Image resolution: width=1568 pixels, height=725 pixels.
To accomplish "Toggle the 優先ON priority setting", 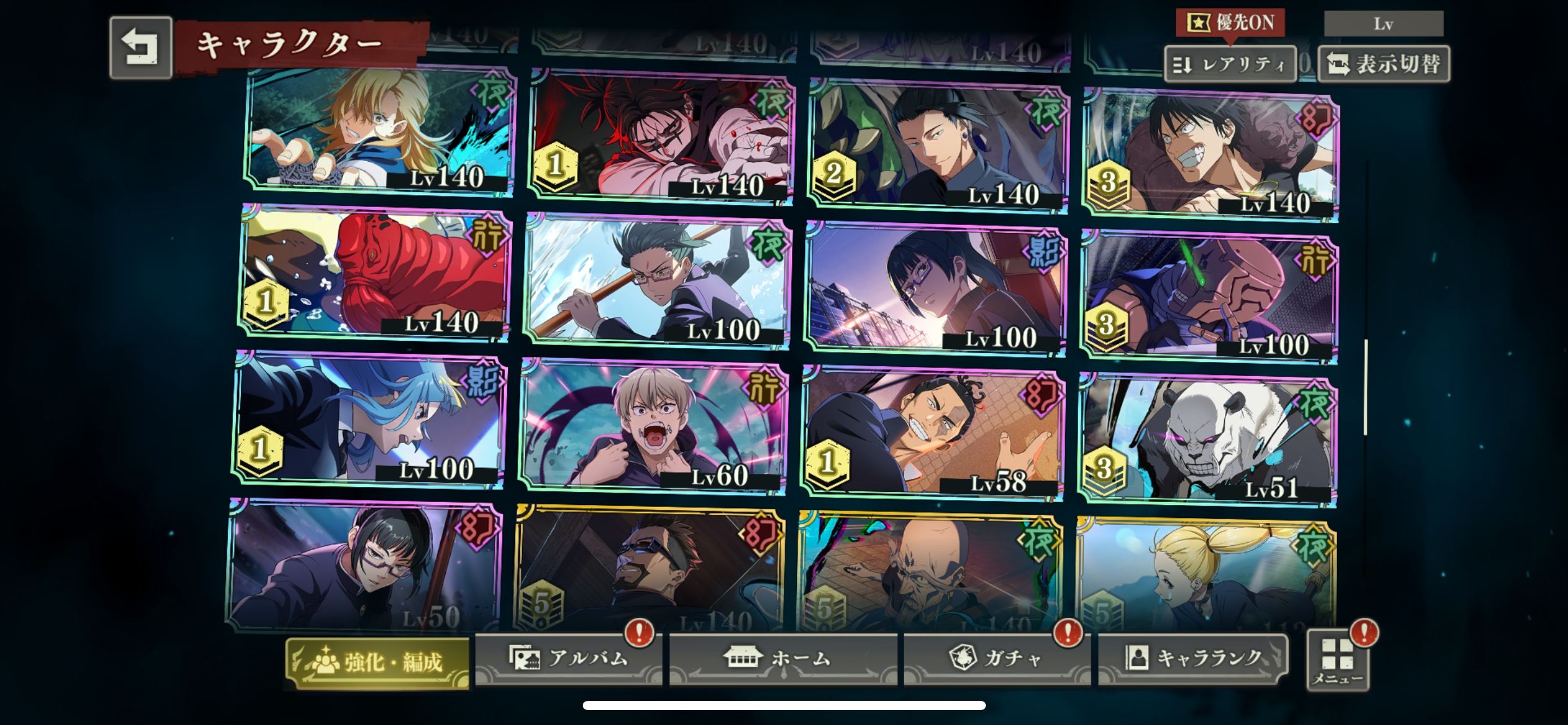I will click(1230, 23).
